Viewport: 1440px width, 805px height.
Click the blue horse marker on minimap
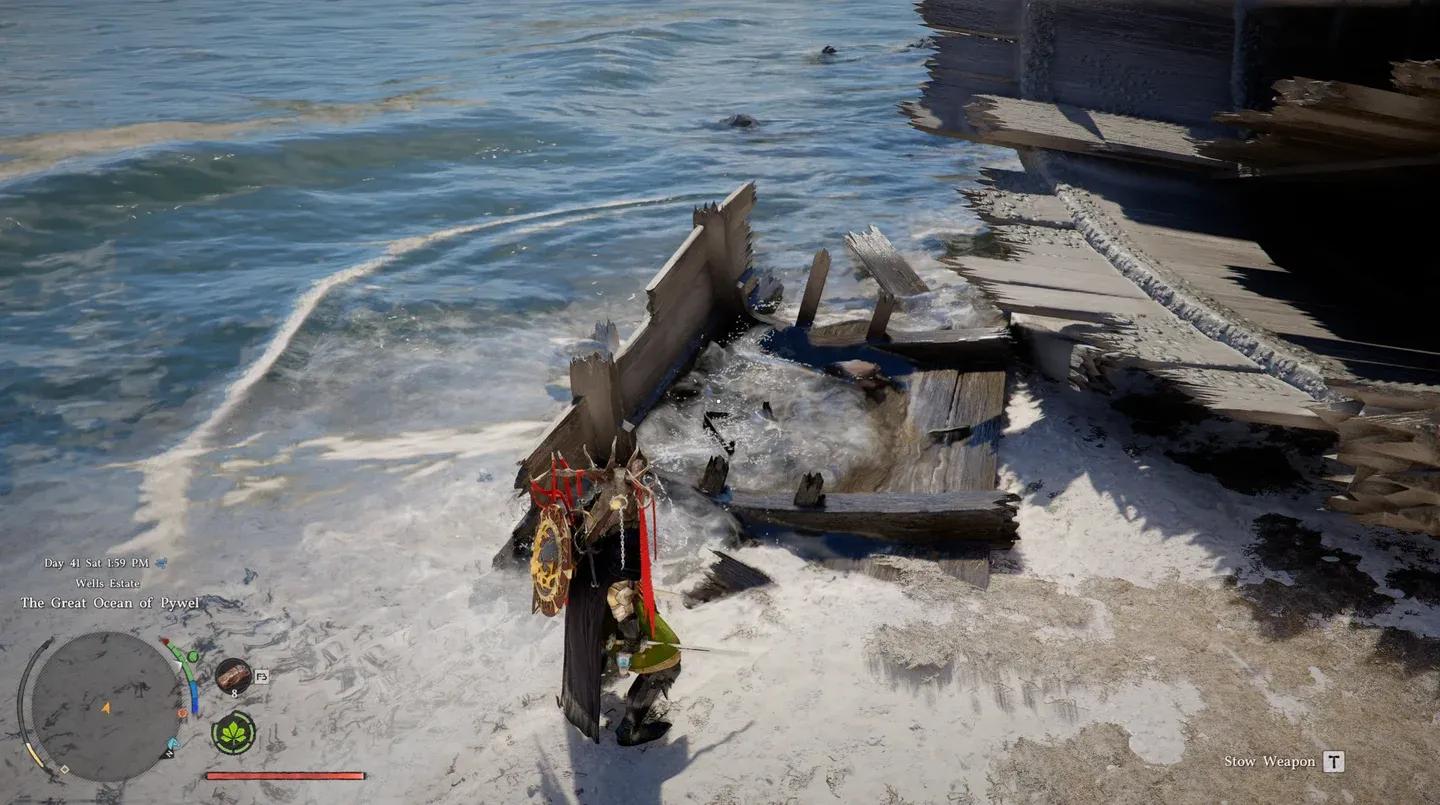pos(173,743)
